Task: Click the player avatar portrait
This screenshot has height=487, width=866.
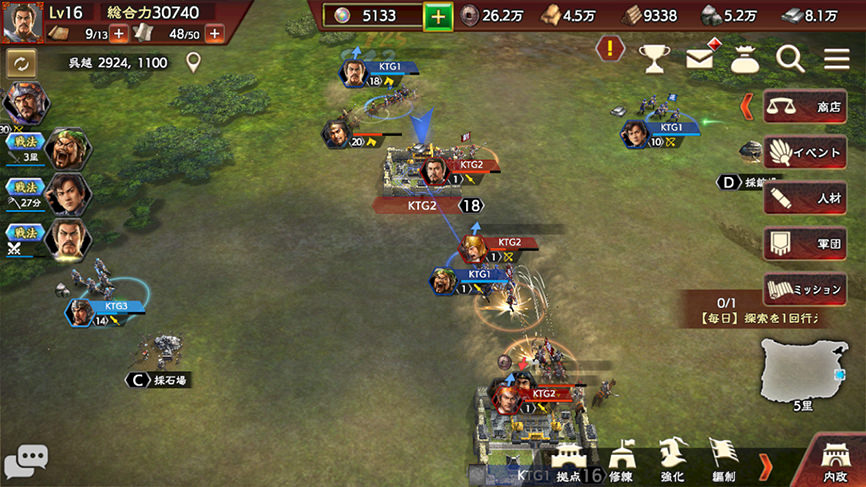Action: click(22, 22)
